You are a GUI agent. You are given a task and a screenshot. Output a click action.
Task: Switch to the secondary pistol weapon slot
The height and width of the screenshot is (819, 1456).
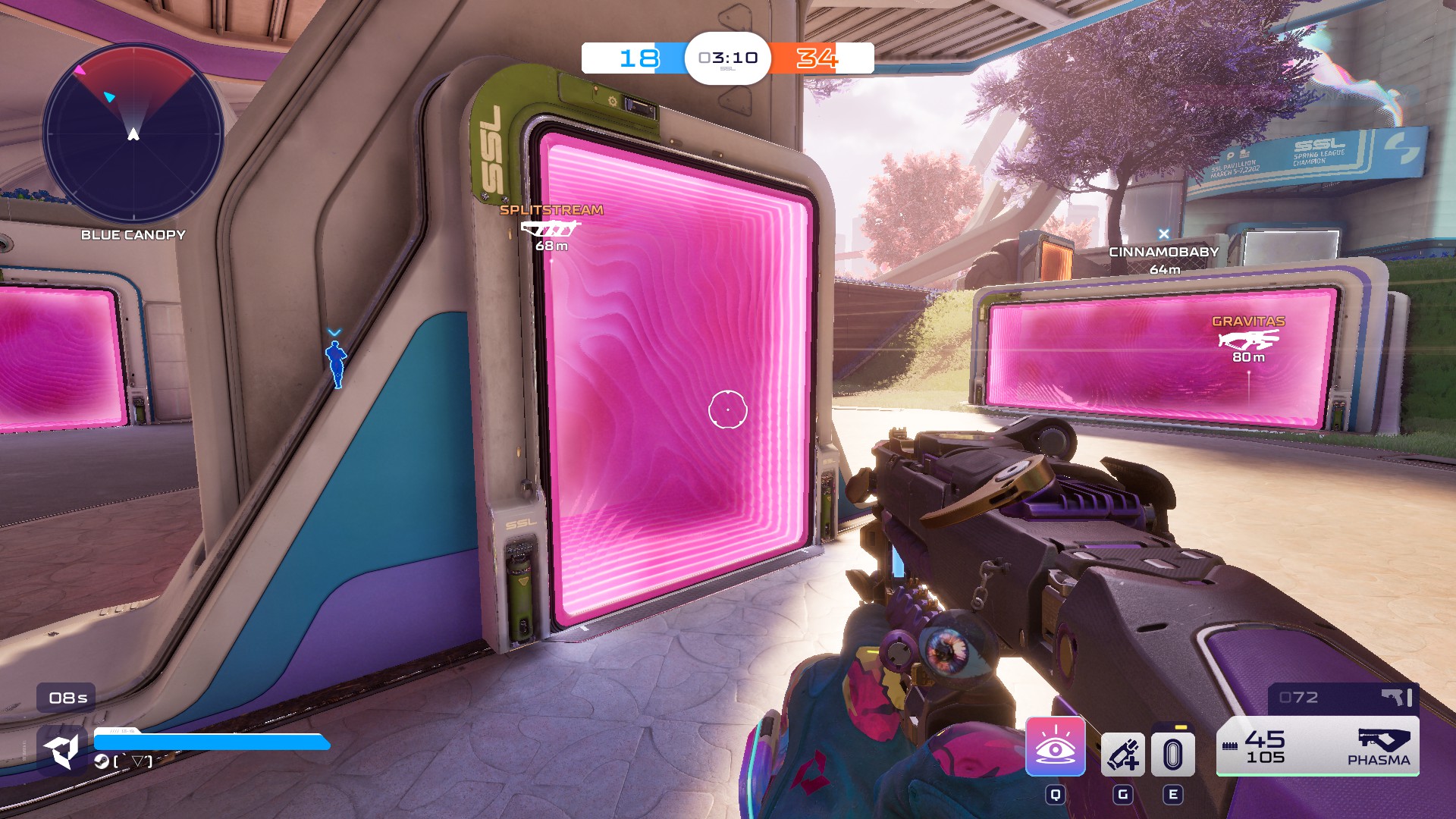(1343, 698)
